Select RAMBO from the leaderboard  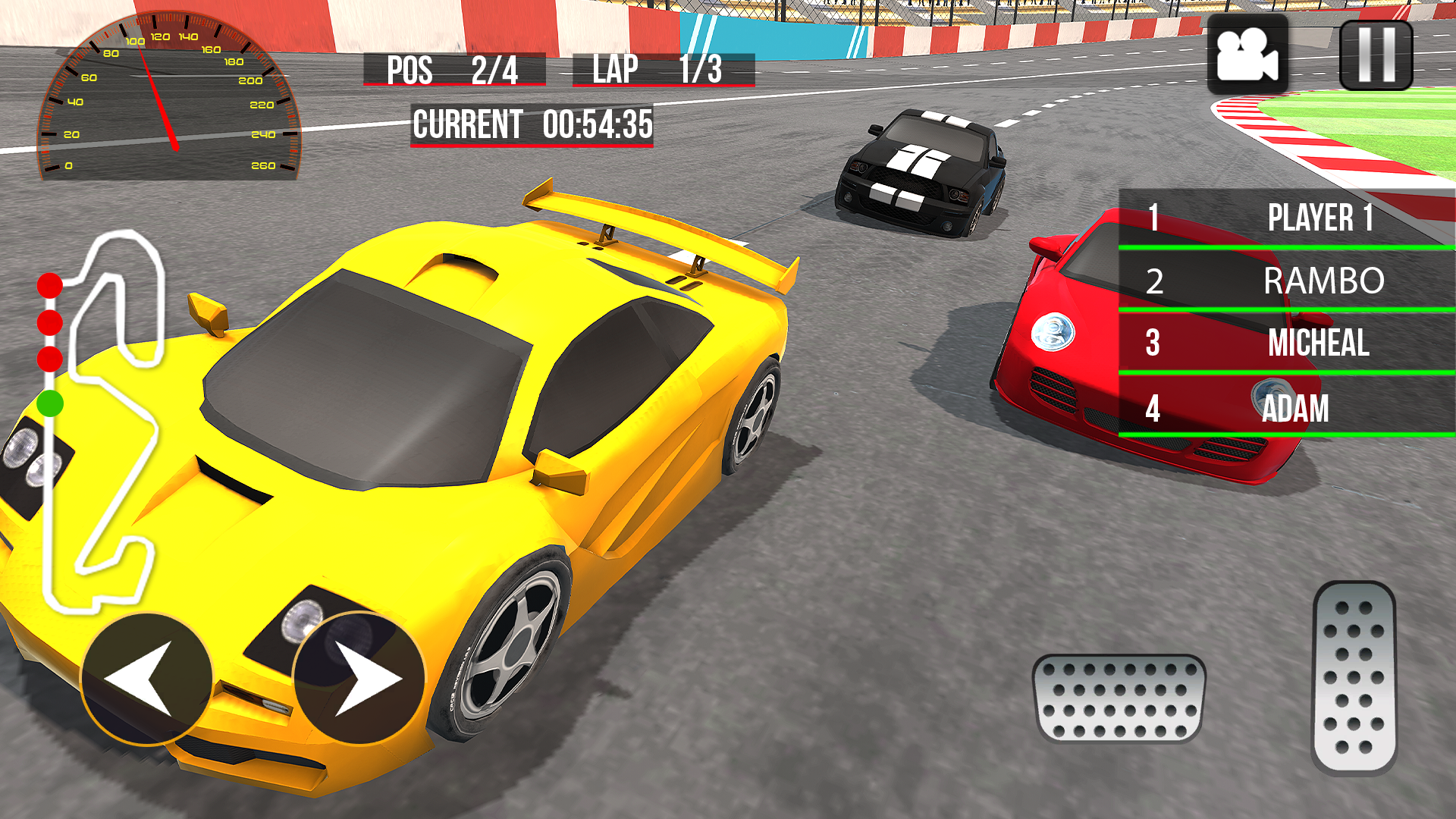(x=1323, y=281)
